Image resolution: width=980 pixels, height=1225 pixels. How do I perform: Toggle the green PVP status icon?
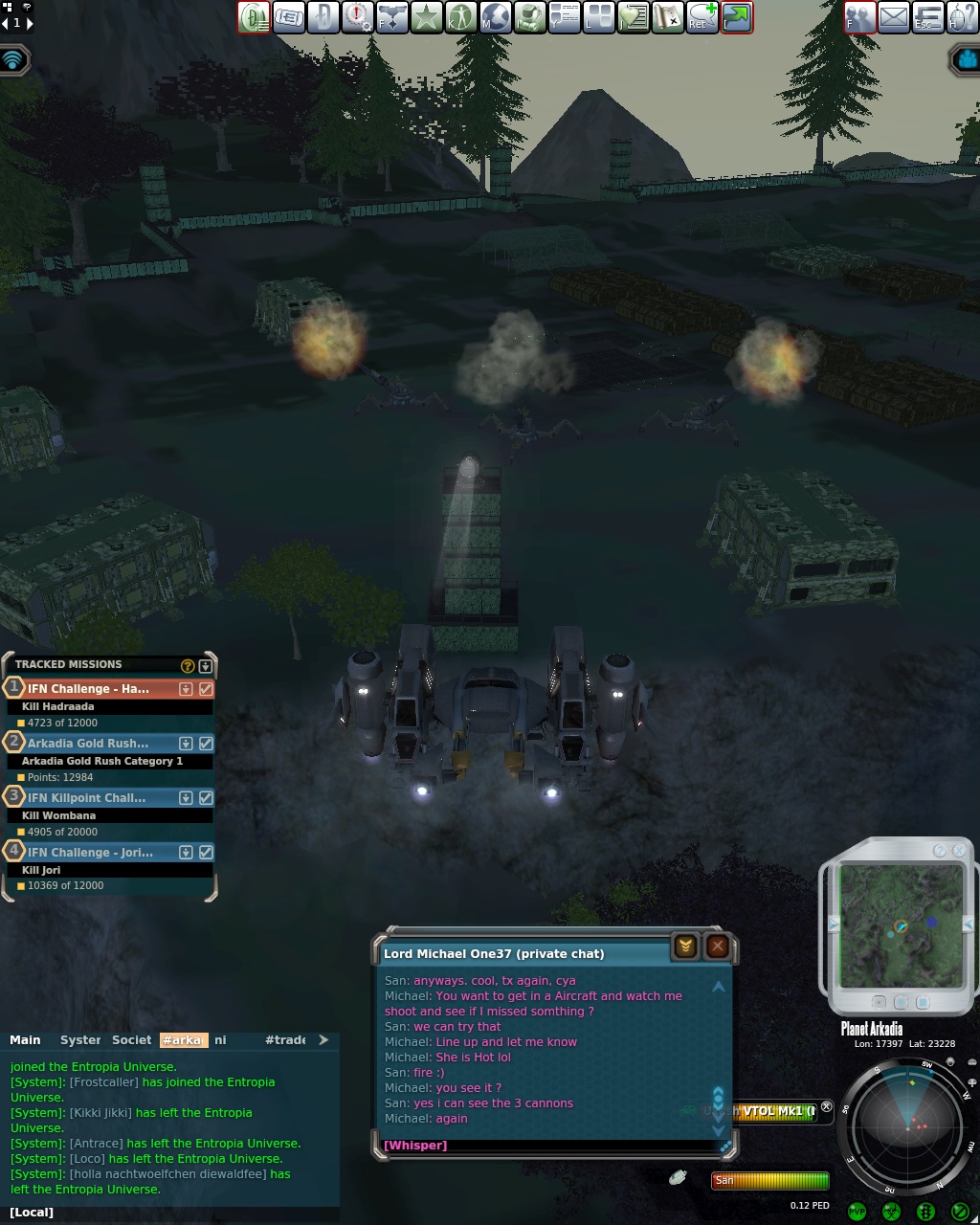click(857, 1212)
